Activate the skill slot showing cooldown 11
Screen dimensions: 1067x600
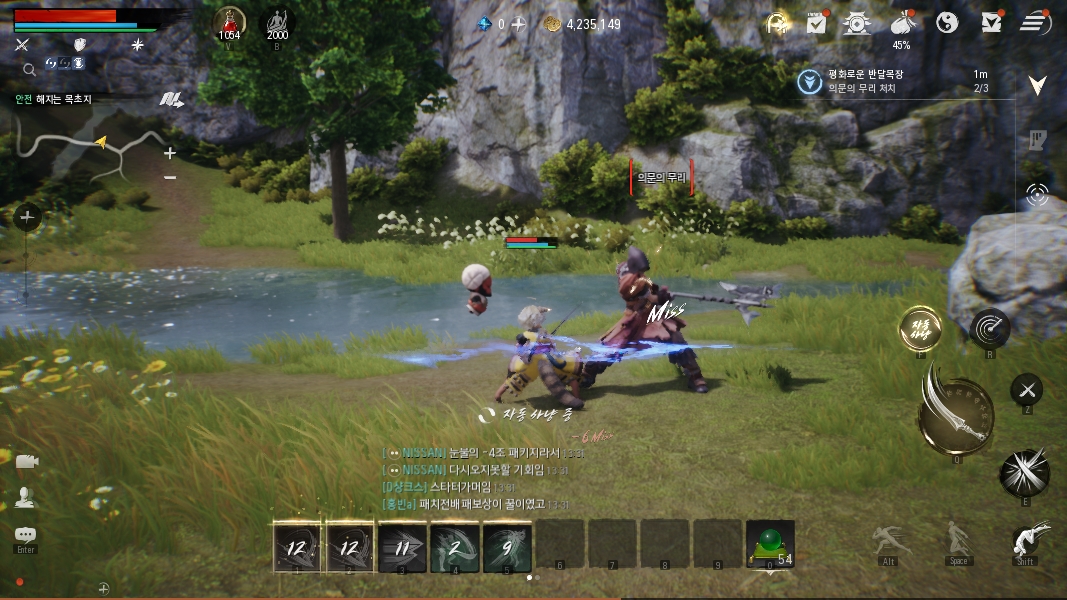click(403, 547)
